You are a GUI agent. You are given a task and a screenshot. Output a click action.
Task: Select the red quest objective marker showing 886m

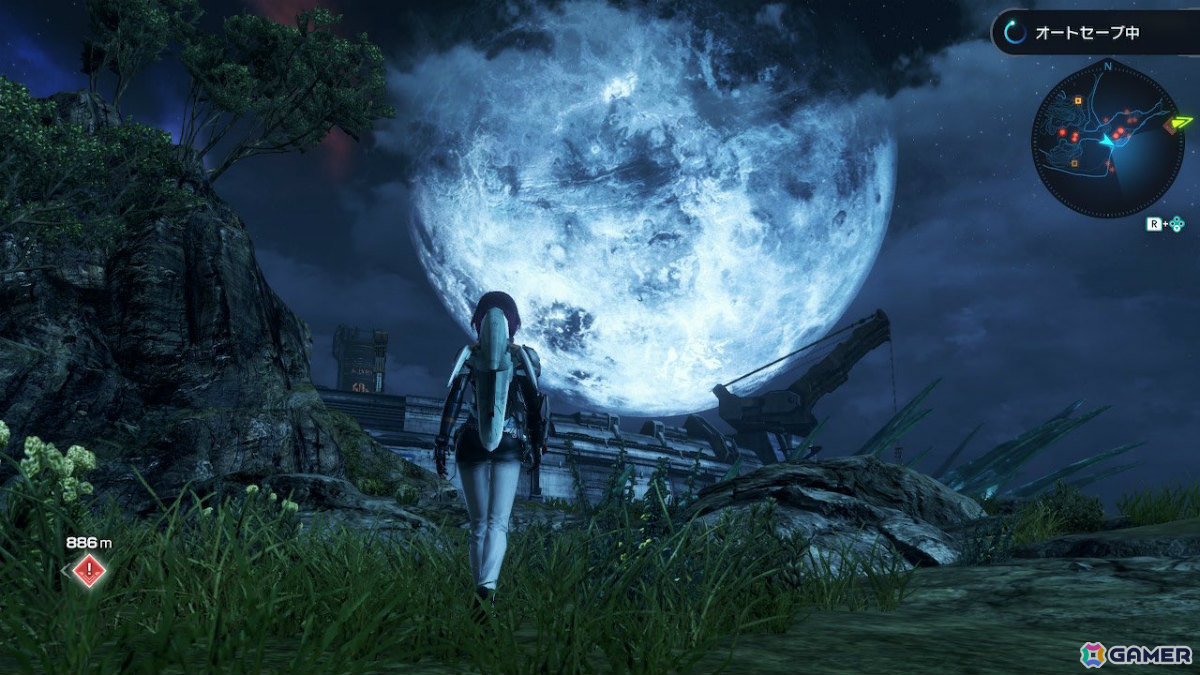[90, 571]
